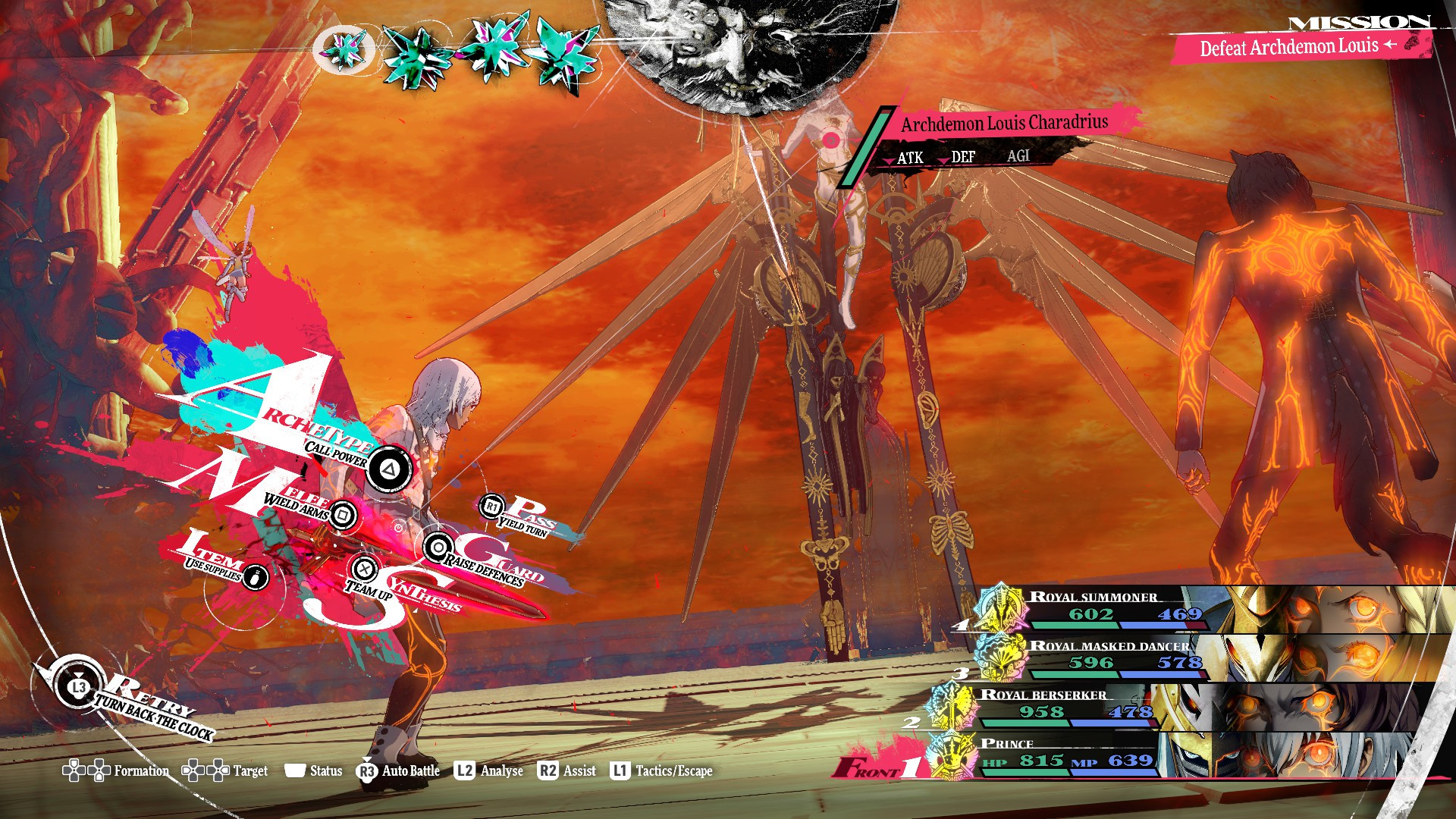Open the Item use supplies command
The height and width of the screenshot is (819, 1456).
pos(256,577)
